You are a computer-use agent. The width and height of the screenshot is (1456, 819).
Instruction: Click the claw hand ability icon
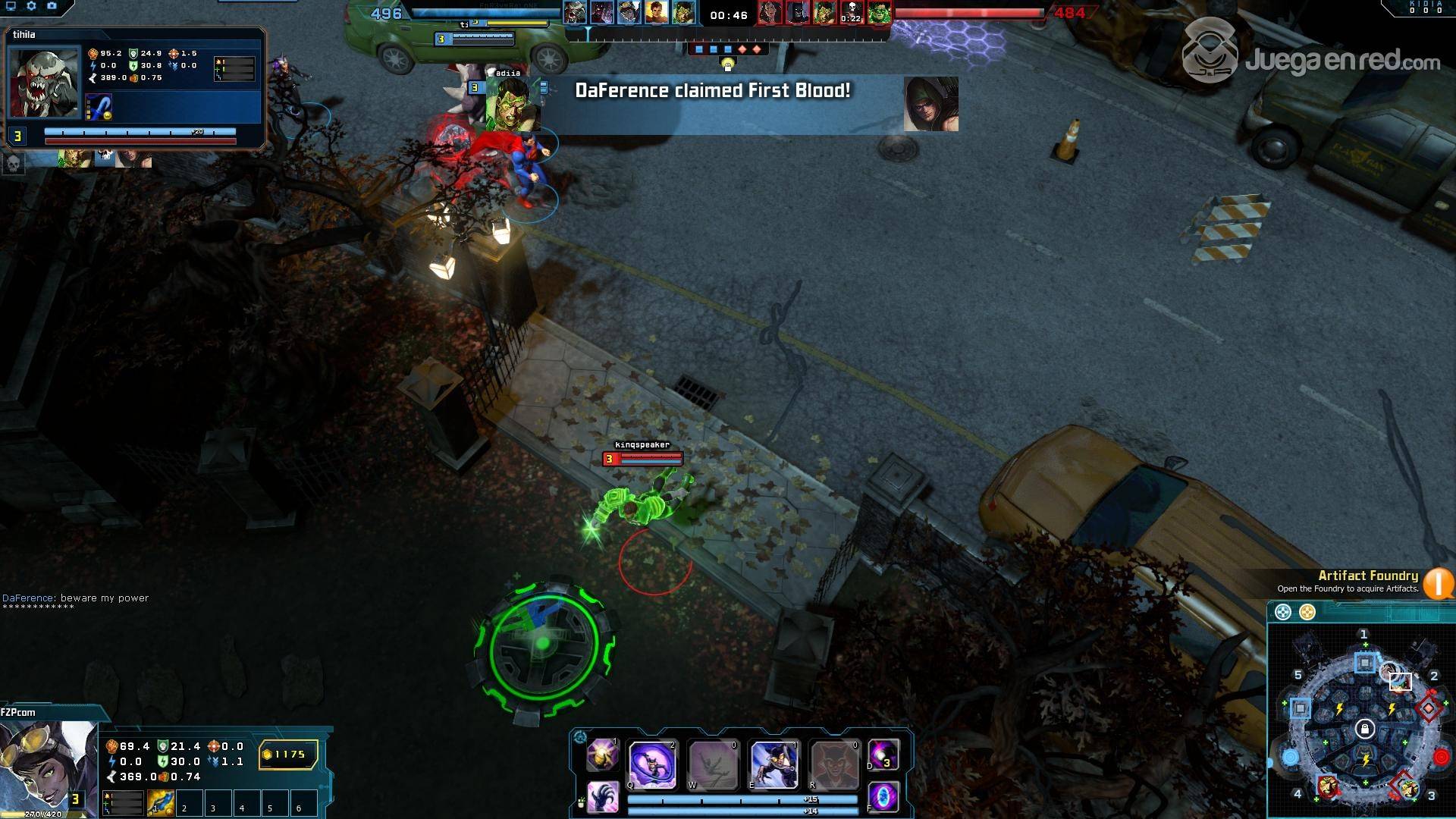603,797
